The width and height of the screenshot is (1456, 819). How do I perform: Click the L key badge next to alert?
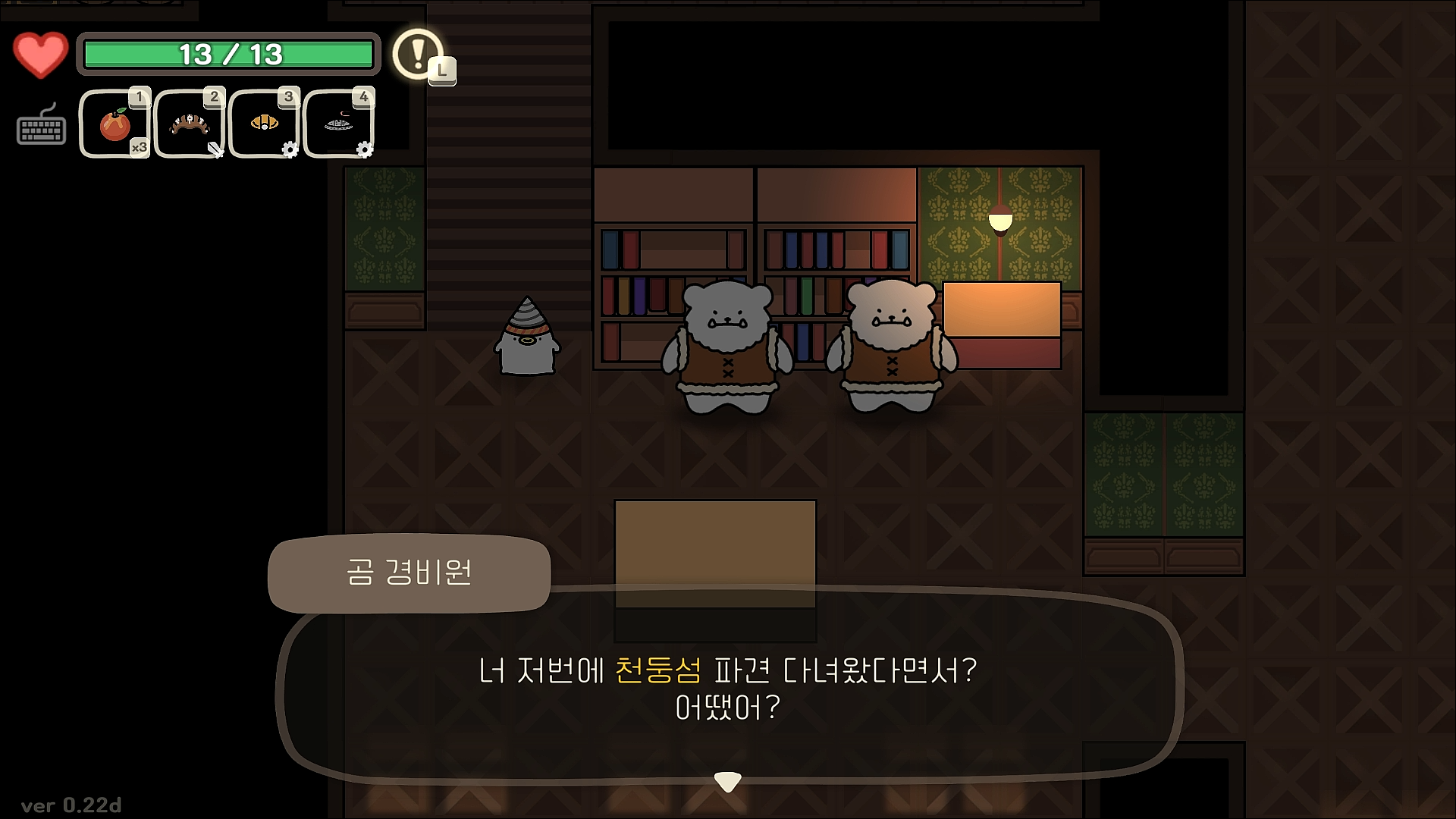click(x=443, y=72)
